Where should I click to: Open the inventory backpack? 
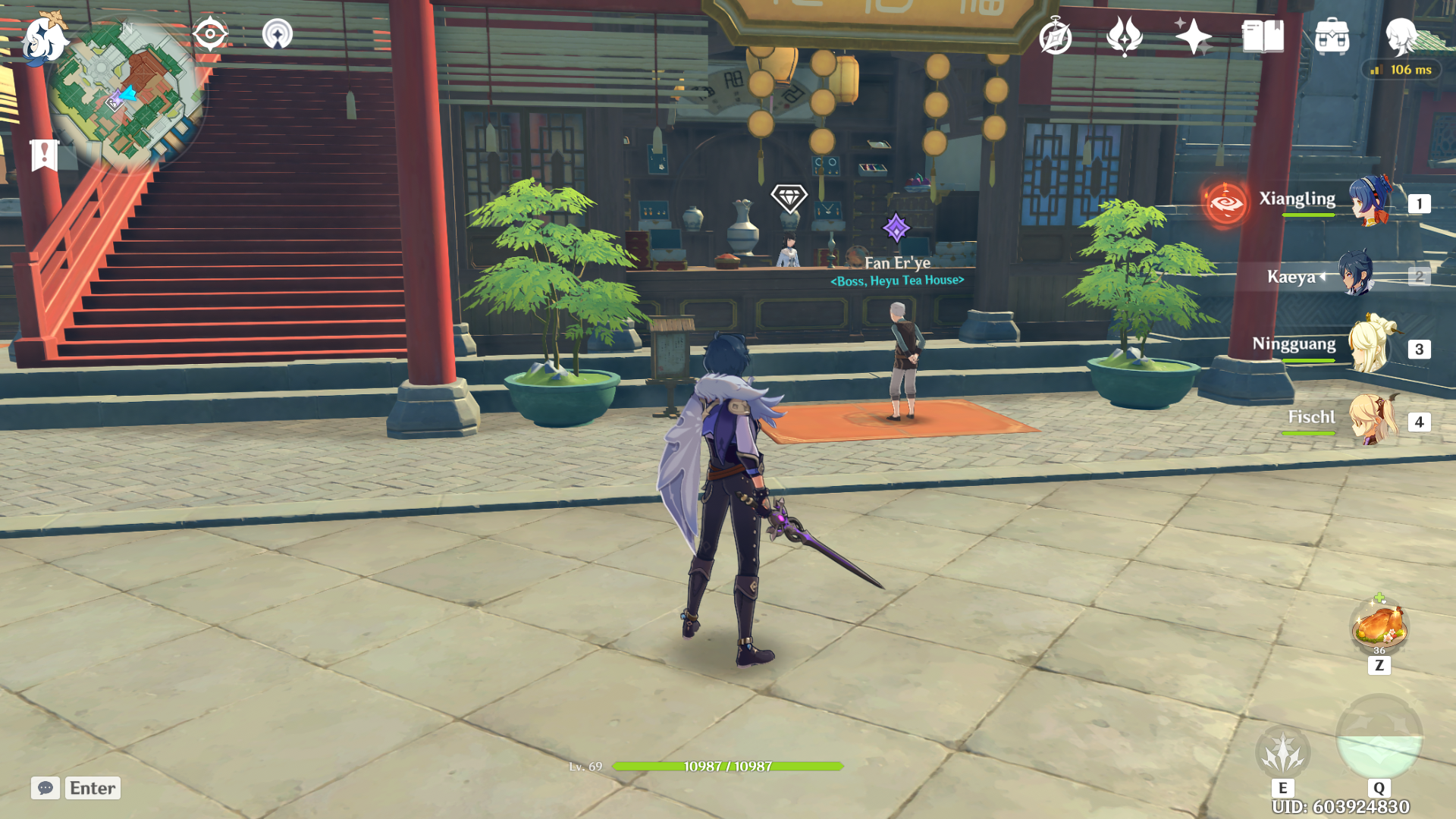click(1332, 36)
